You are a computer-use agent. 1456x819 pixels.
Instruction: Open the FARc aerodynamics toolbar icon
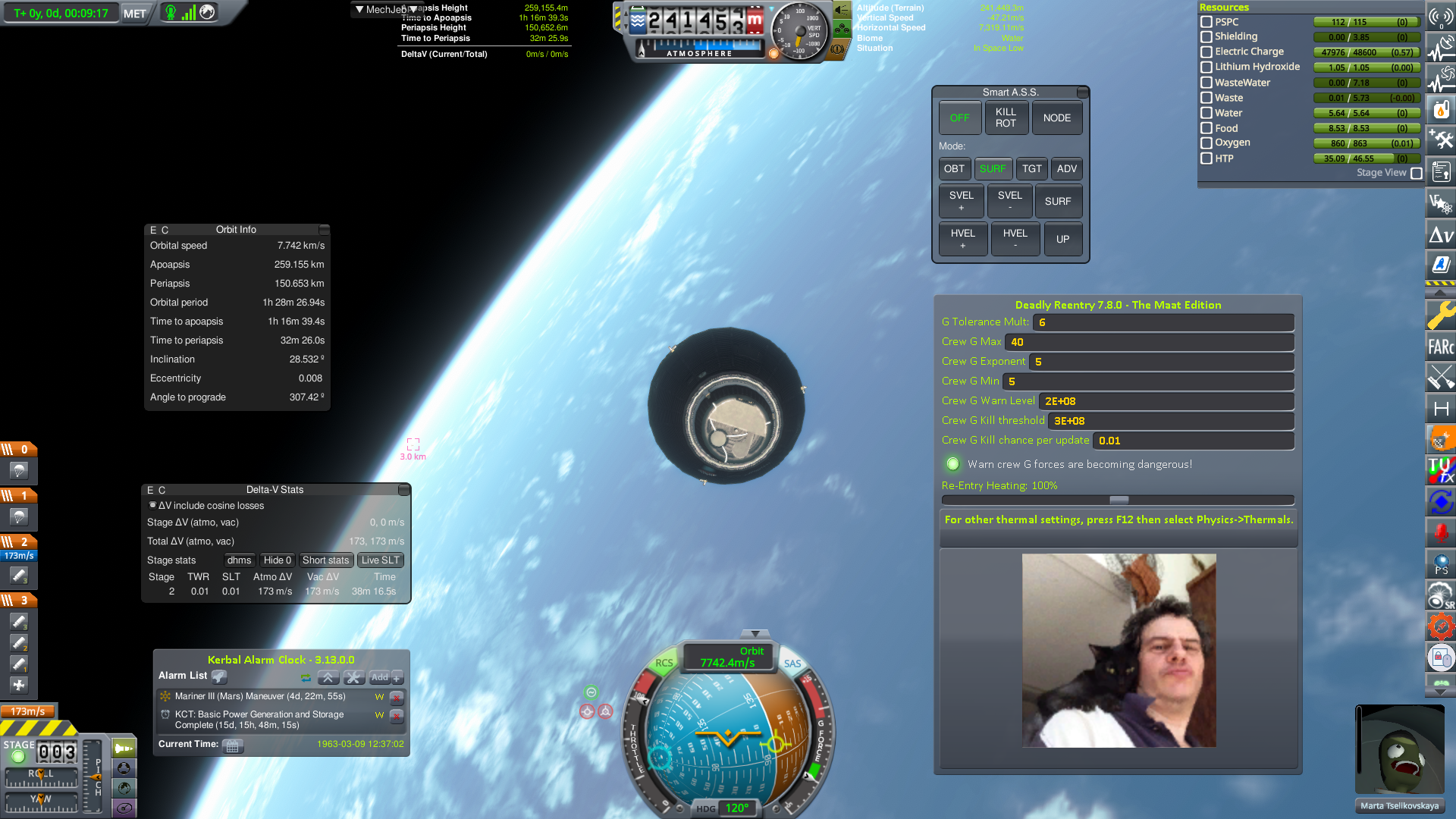point(1441,345)
